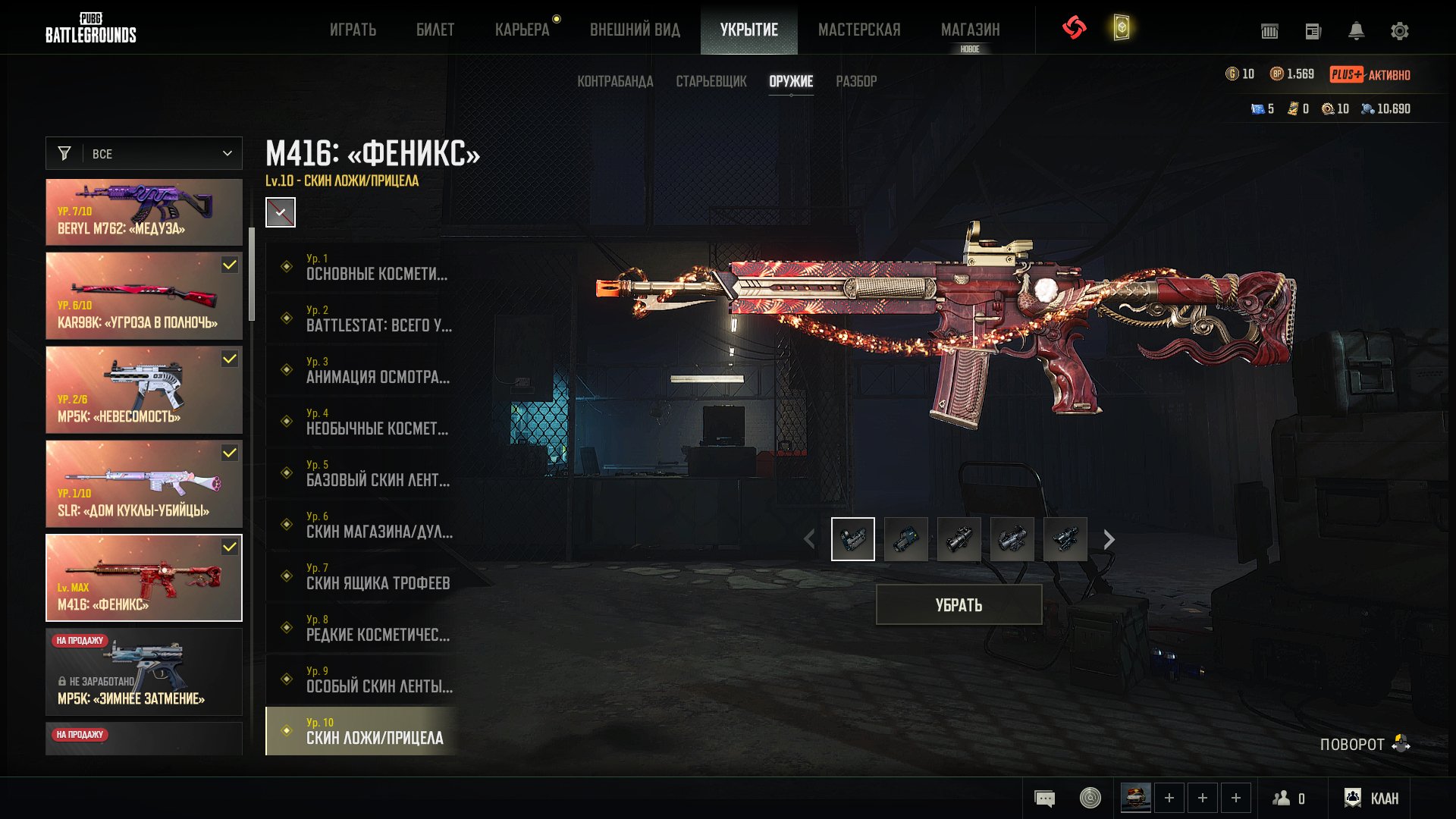Switch to the РАЗБОР sub-tab
The width and height of the screenshot is (1456, 819).
click(x=856, y=81)
